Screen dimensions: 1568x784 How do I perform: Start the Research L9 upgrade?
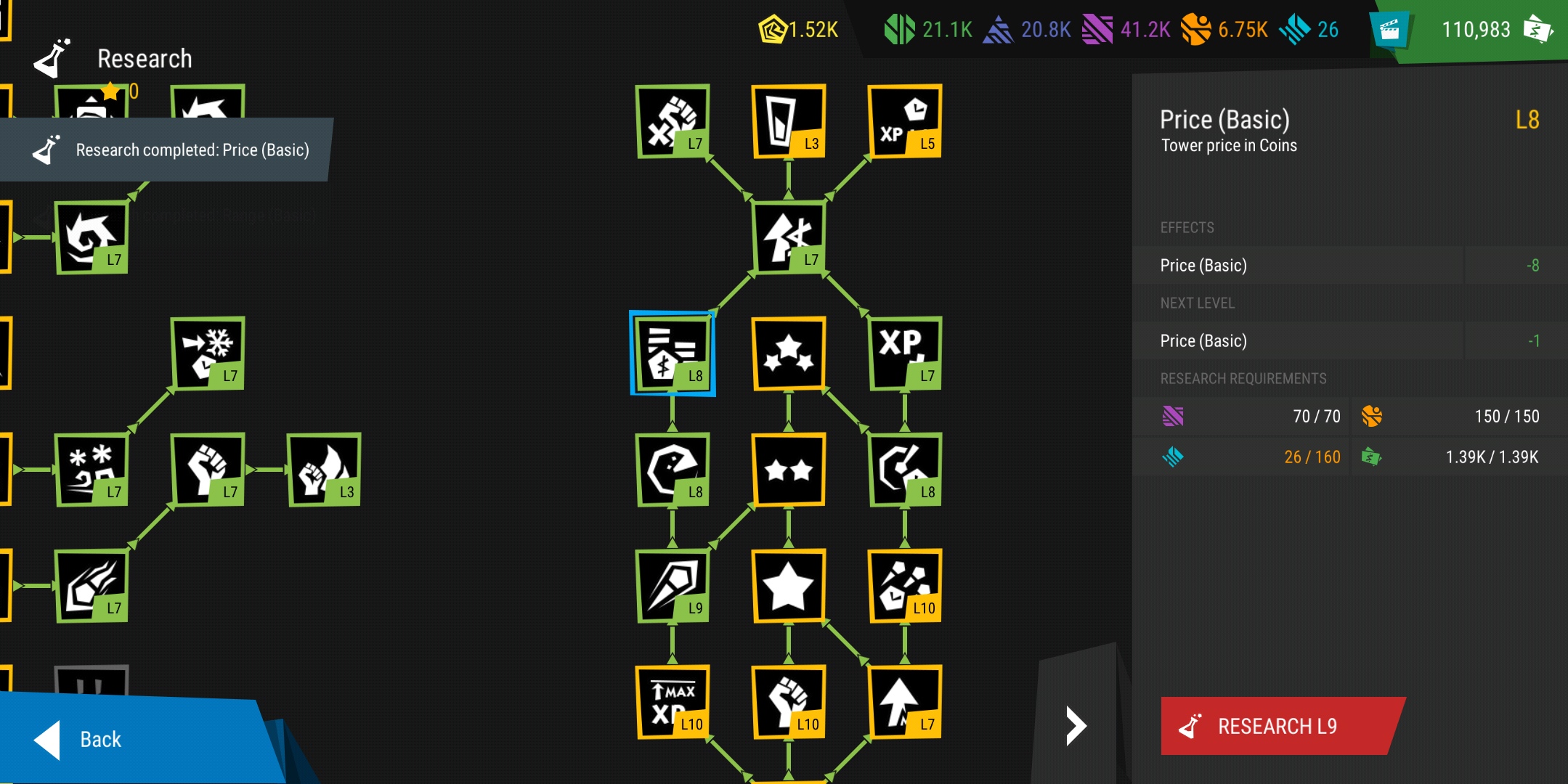coord(1278,726)
